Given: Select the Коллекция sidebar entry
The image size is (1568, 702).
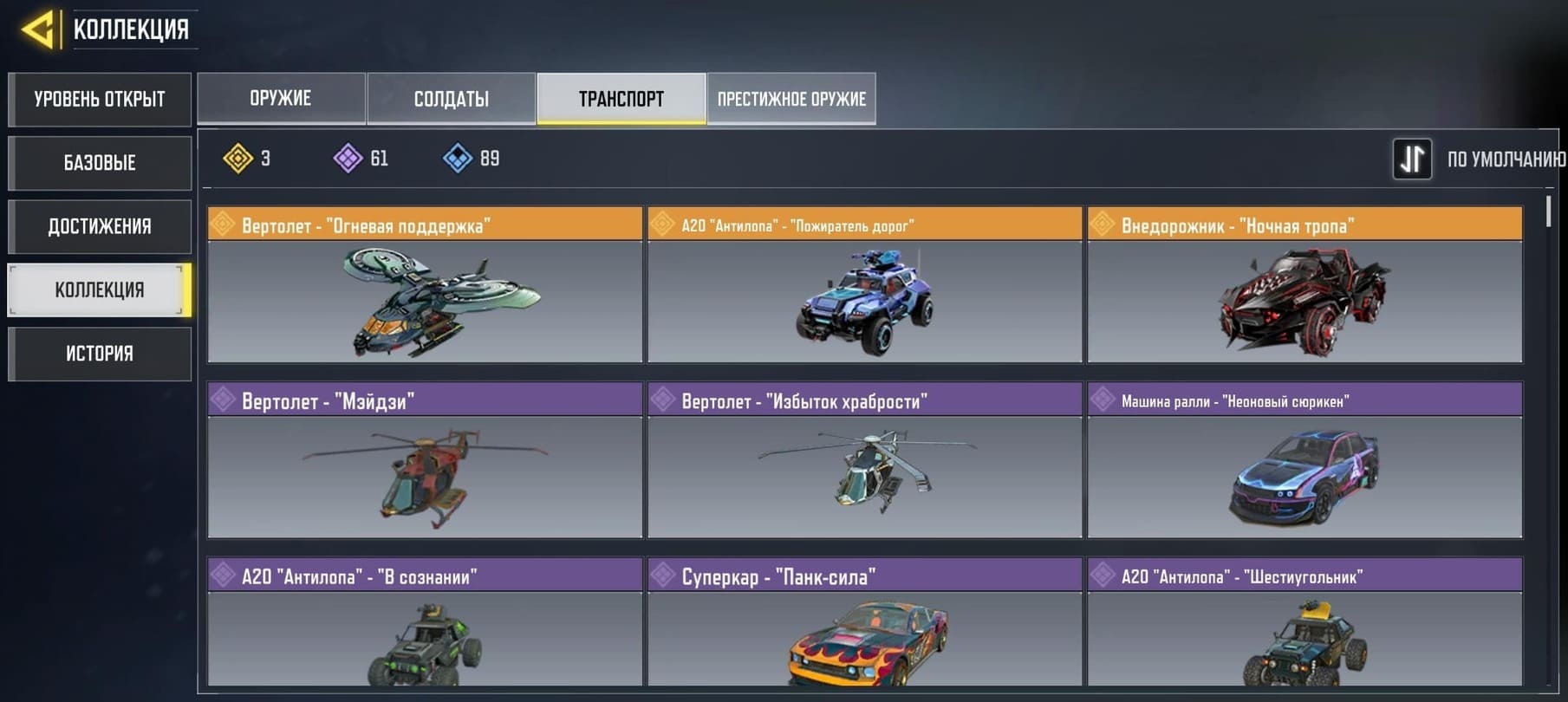Looking at the screenshot, I should [100, 289].
